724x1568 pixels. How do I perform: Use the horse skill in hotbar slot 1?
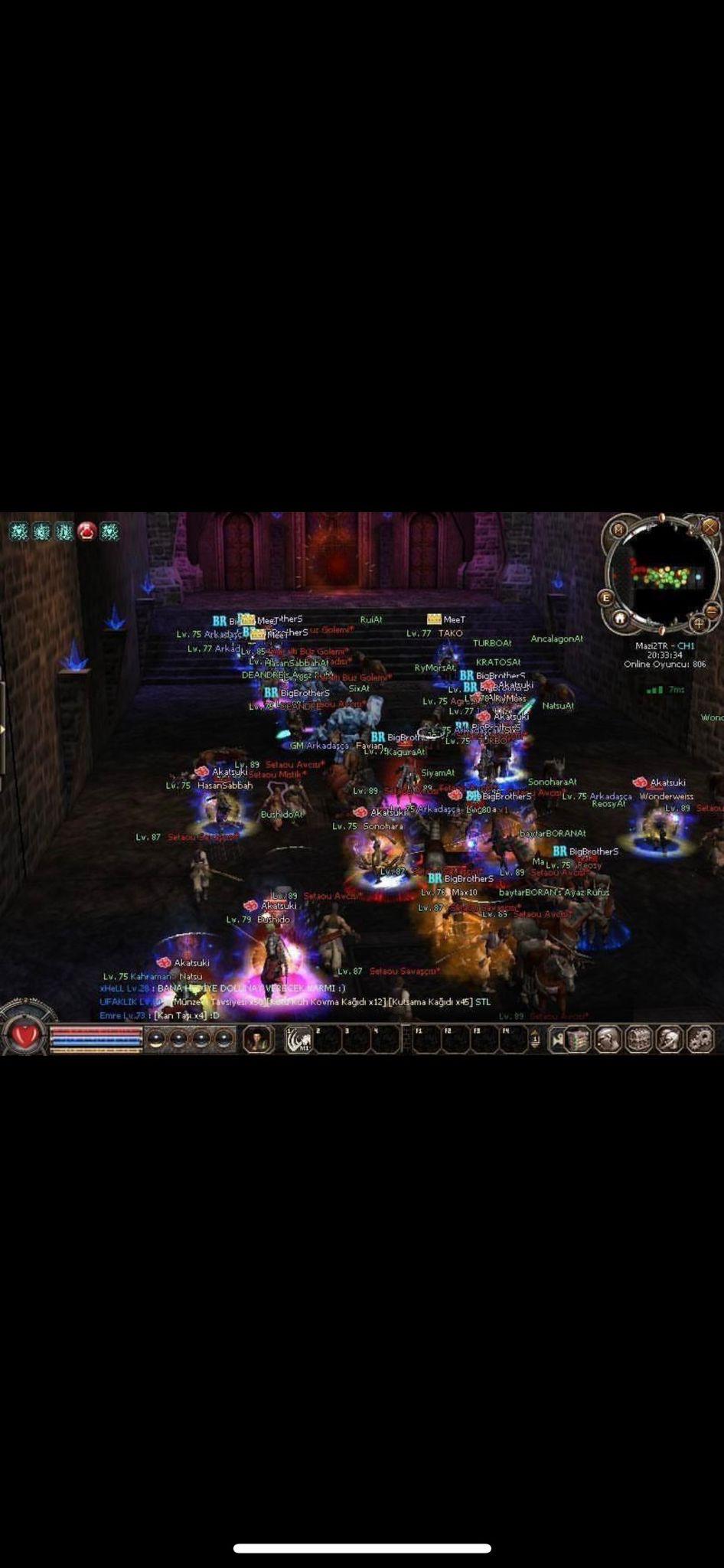[x=299, y=1040]
